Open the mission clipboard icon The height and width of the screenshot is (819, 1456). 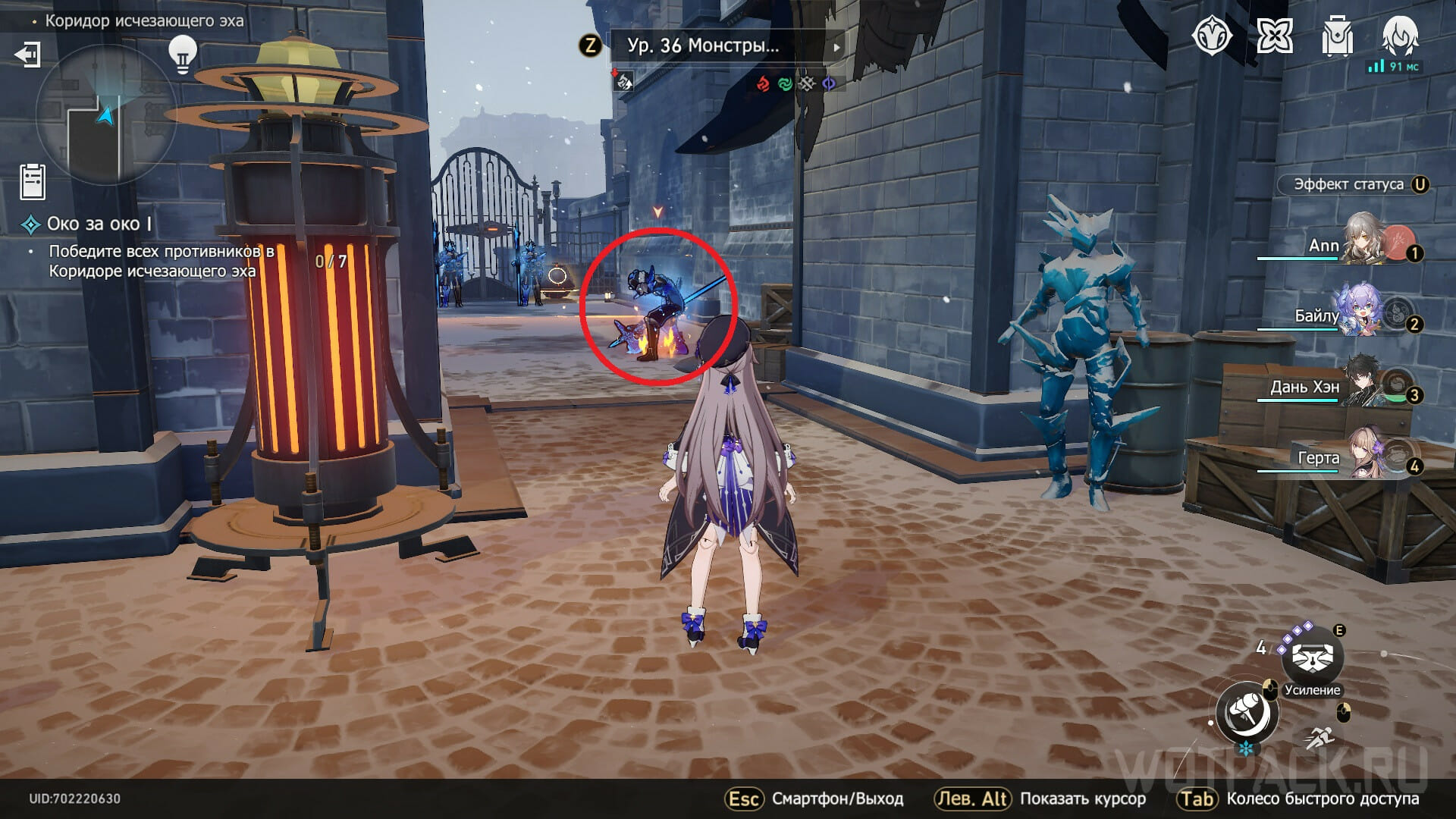[x=33, y=181]
